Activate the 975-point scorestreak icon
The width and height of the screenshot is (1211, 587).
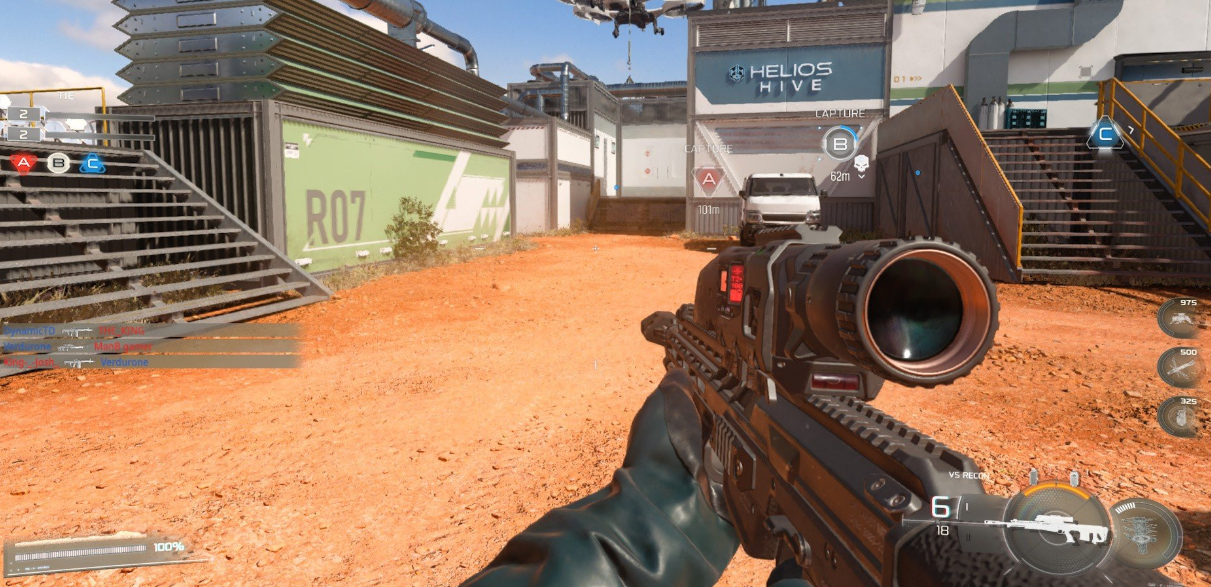coord(1180,319)
